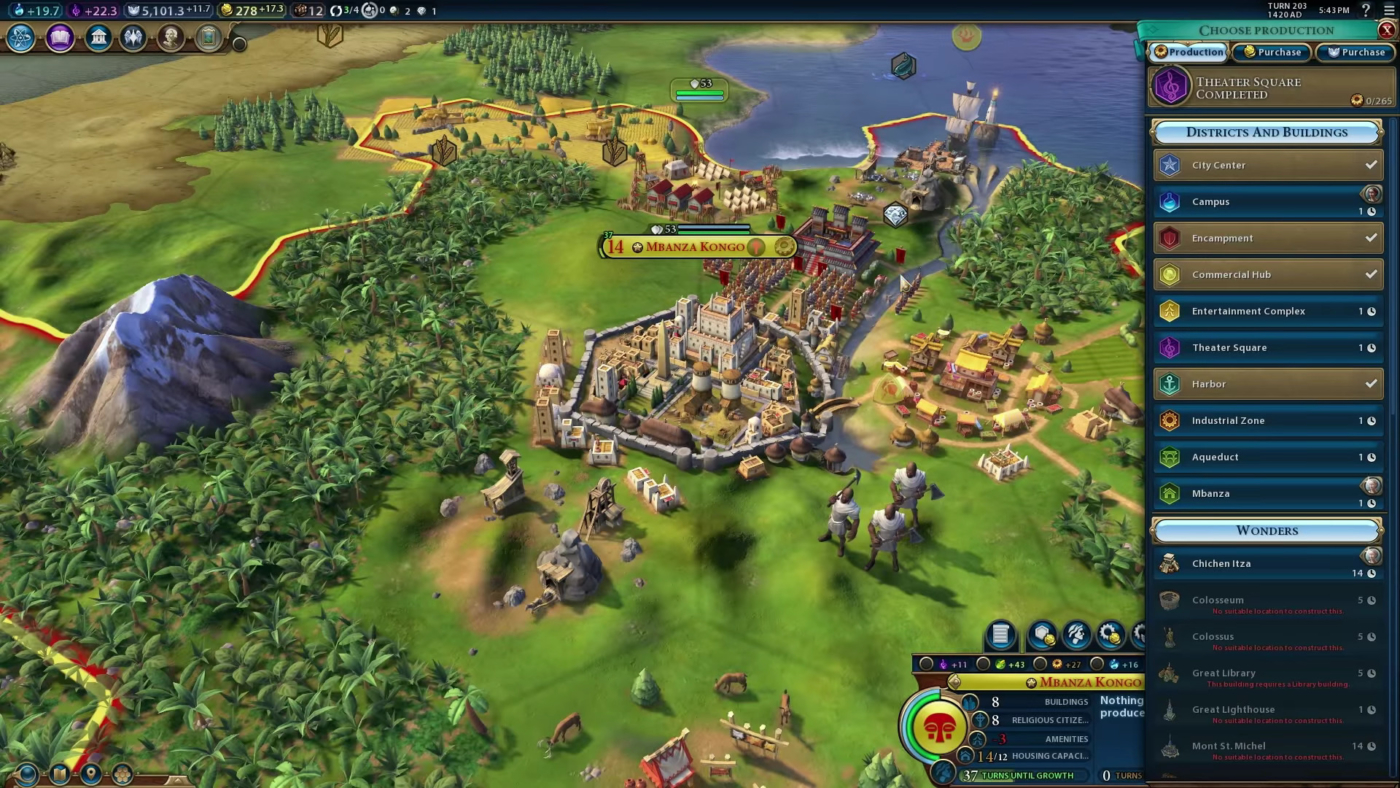This screenshot has width=1400, height=788.
Task: Open the Government panel icon
Action: tap(97, 37)
